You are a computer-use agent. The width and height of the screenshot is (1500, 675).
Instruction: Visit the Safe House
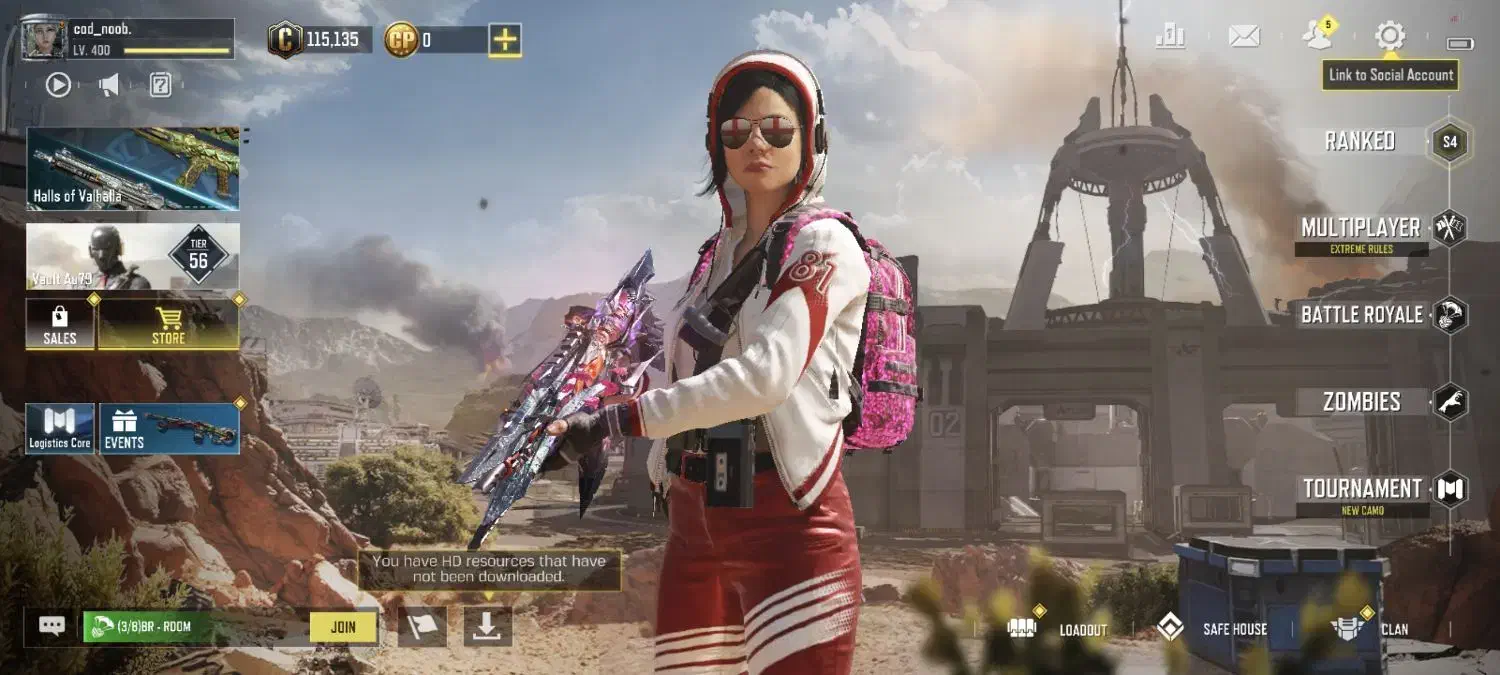[x=1212, y=629]
